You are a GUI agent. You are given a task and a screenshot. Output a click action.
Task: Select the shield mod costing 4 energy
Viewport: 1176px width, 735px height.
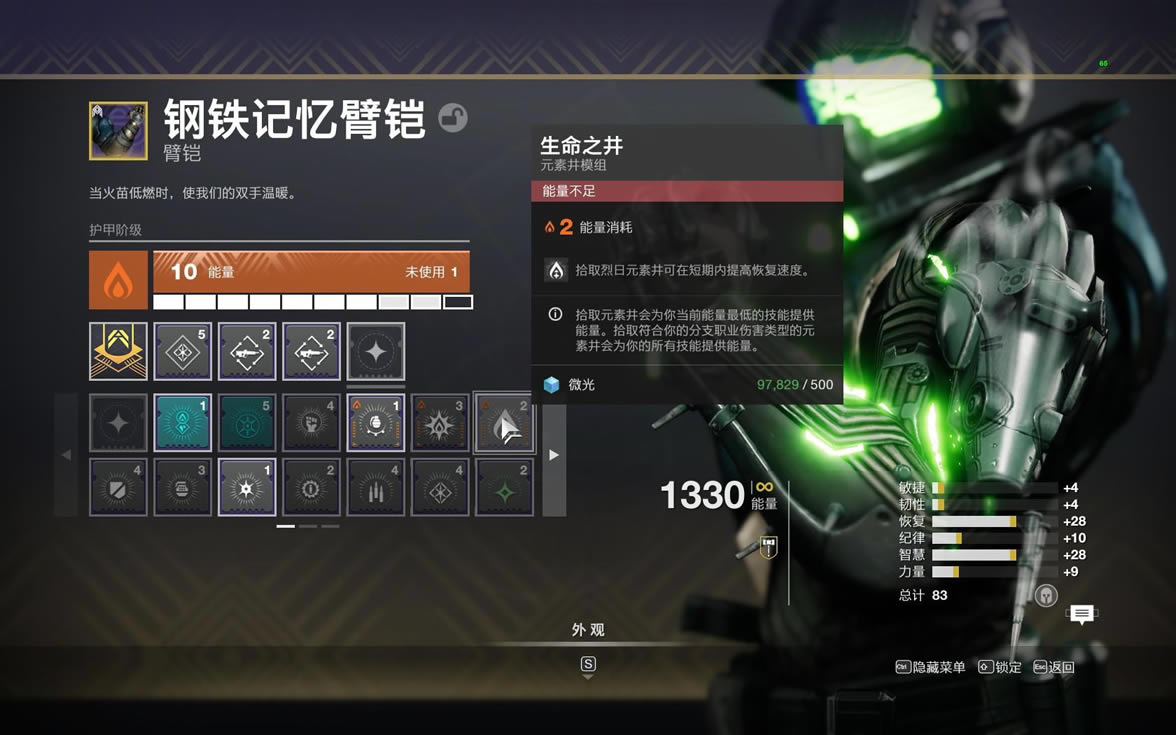pyautogui.click(x=118, y=487)
